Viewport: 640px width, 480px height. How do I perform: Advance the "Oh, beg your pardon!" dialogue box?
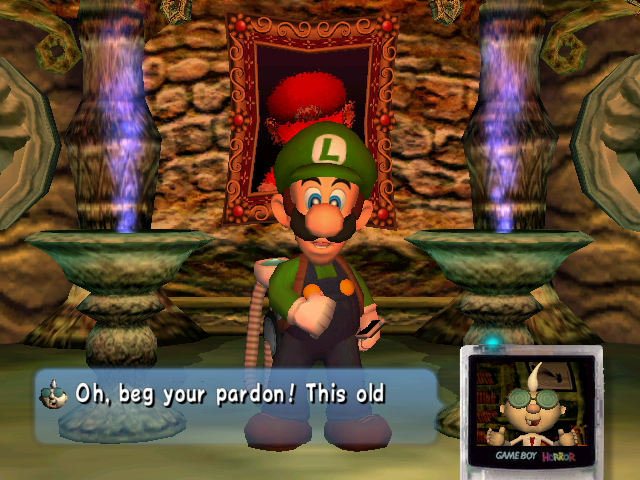point(236,404)
